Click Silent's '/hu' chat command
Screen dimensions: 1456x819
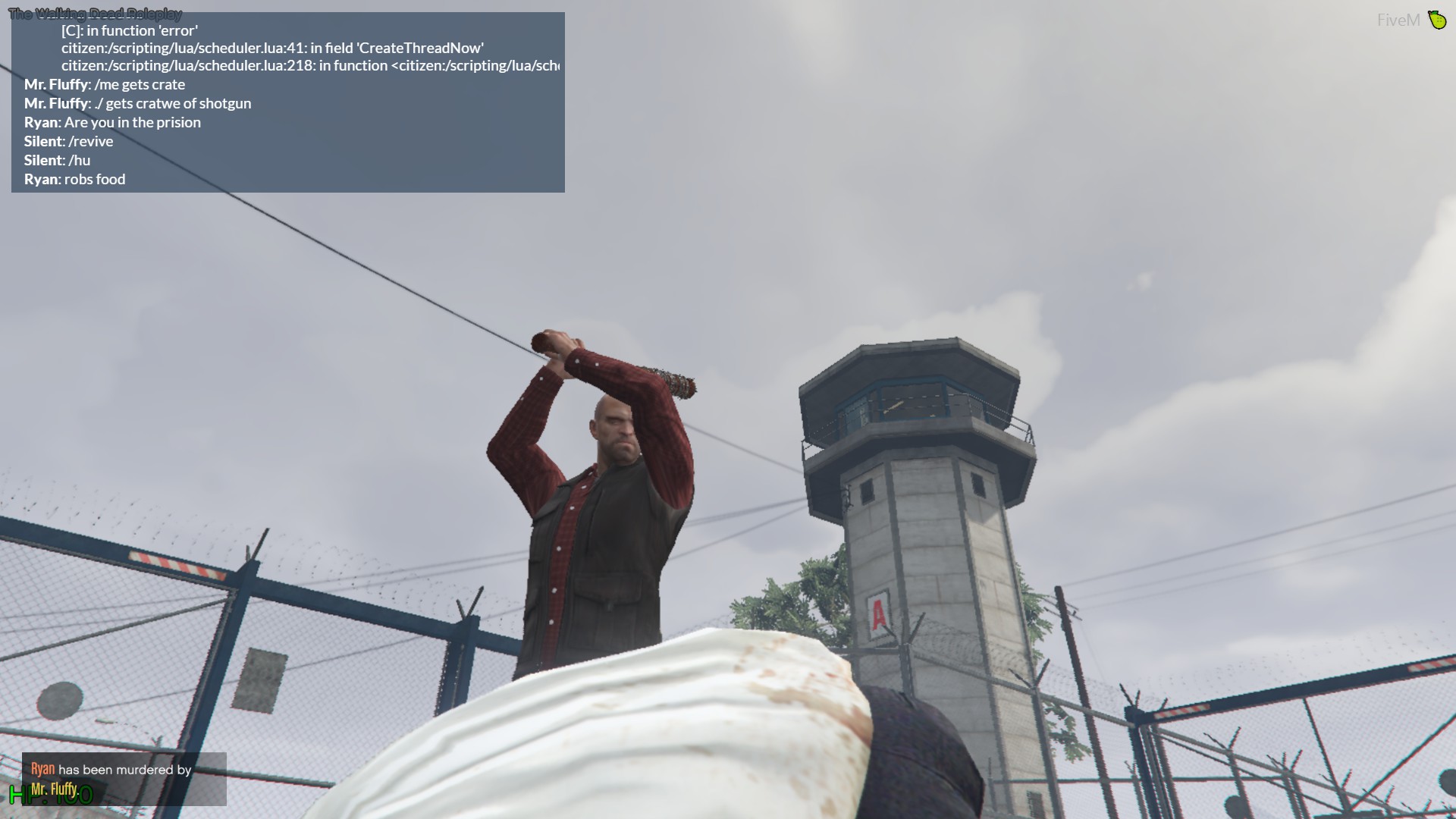[57, 160]
